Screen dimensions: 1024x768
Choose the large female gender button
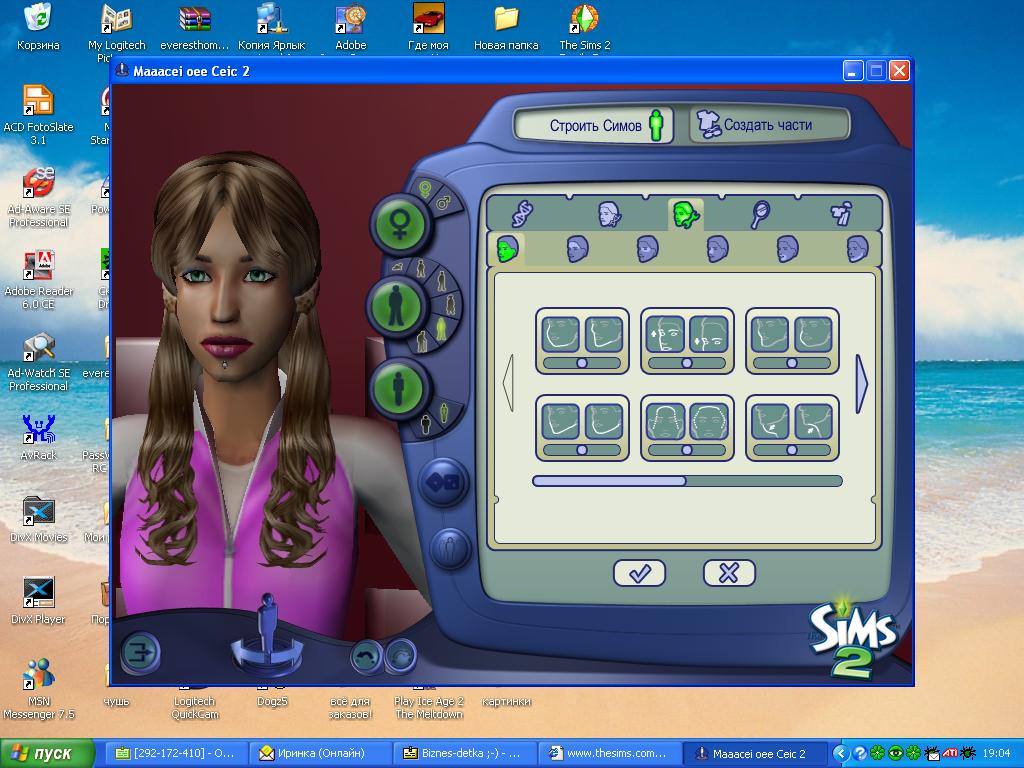click(x=401, y=221)
